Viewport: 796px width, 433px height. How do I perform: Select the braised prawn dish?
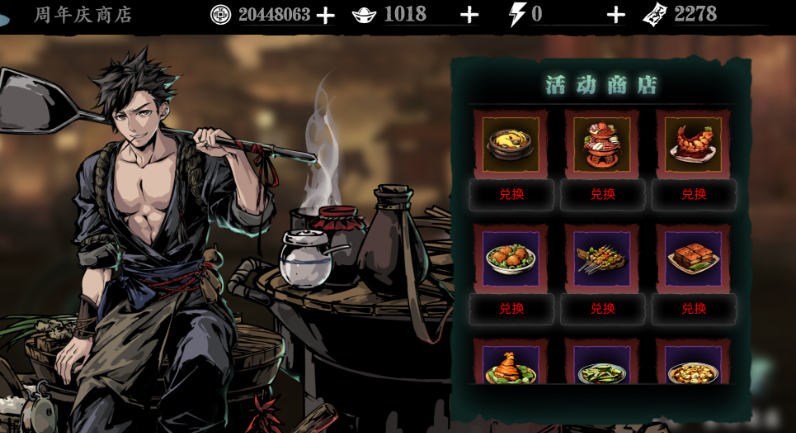693,144
